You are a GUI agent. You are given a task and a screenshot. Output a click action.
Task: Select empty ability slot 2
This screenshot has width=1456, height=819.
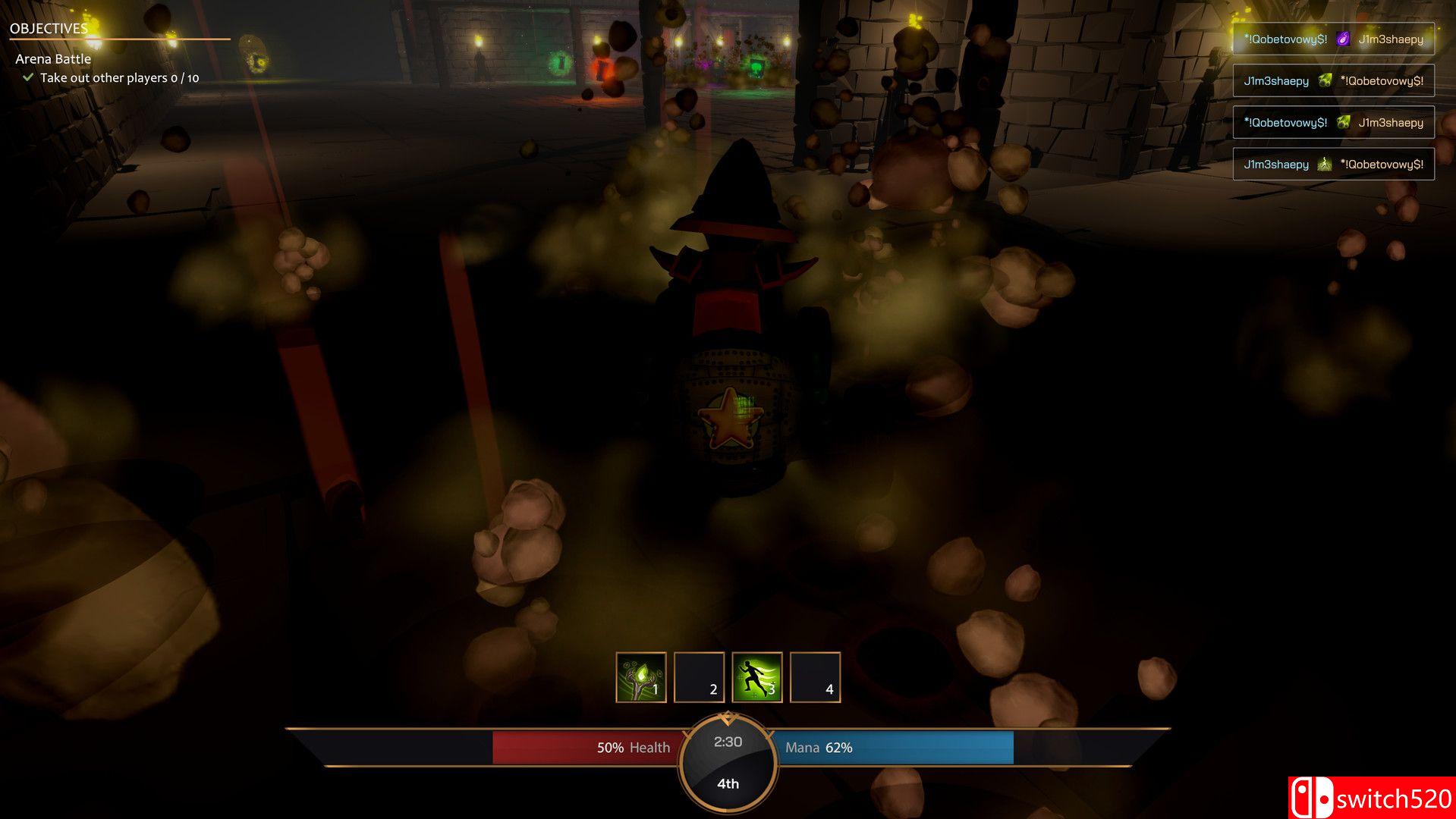tap(699, 677)
